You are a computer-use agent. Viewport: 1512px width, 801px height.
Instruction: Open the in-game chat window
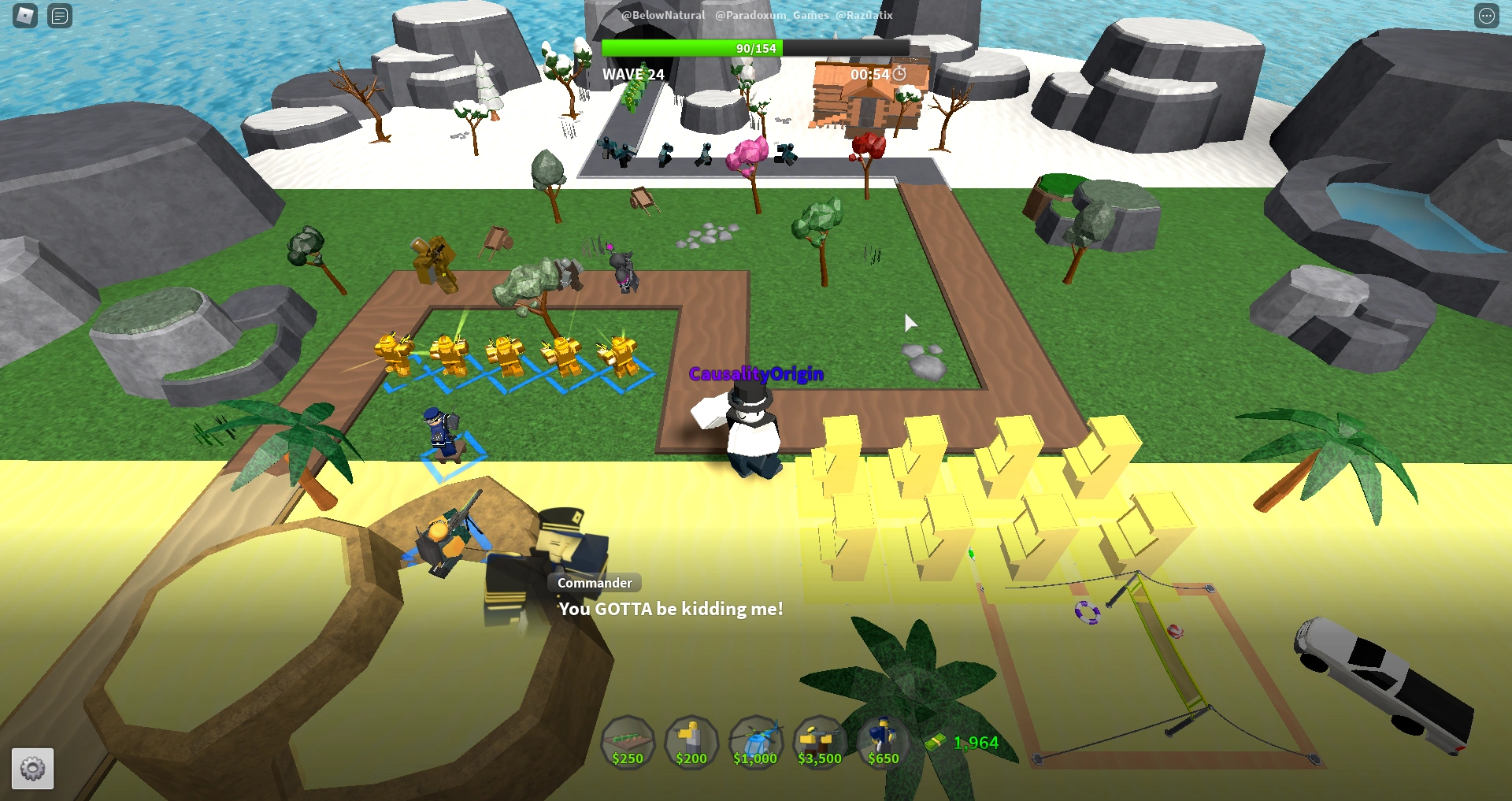tap(59, 16)
